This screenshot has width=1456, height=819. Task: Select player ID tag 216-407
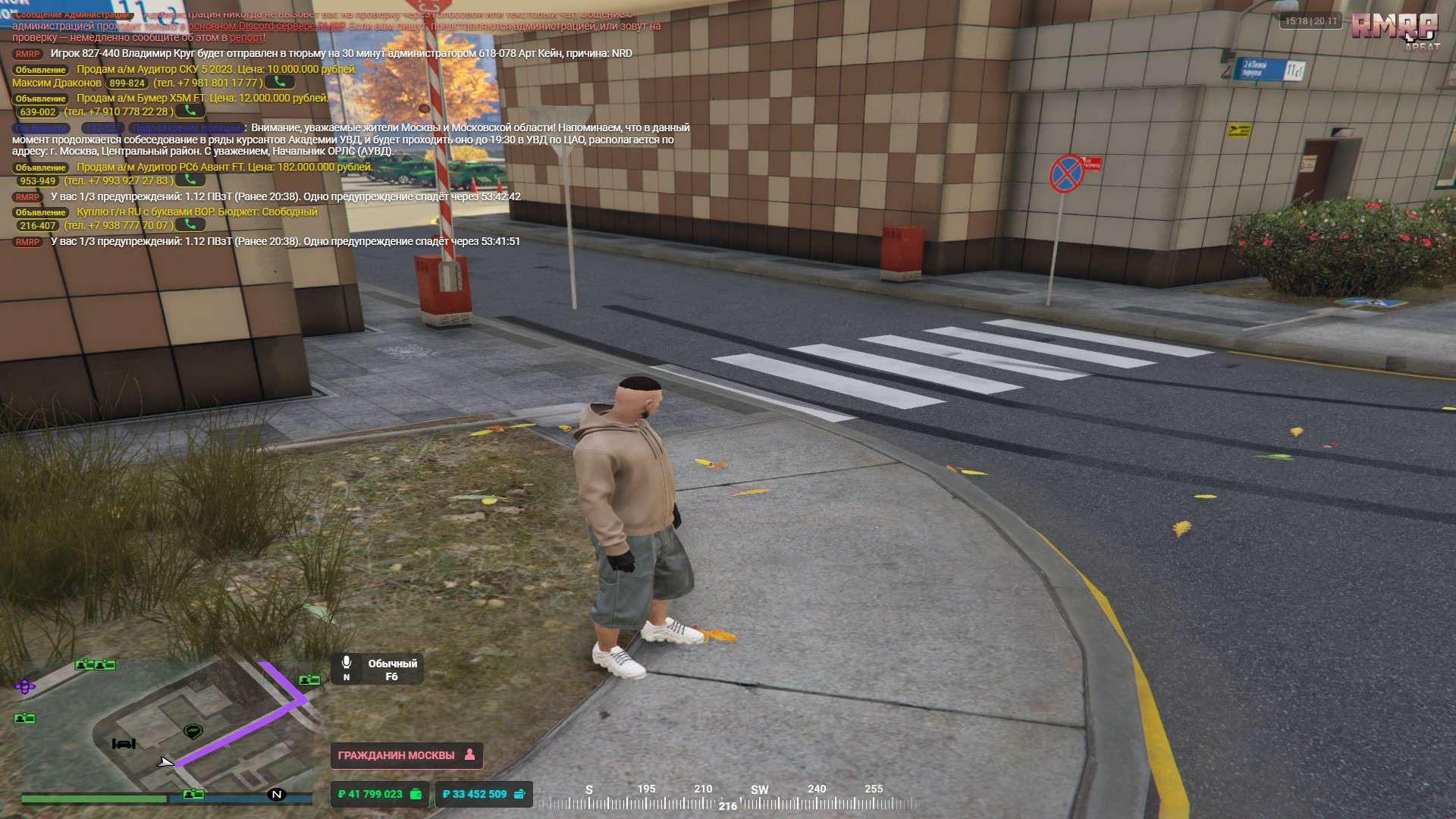(x=38, y=226)
